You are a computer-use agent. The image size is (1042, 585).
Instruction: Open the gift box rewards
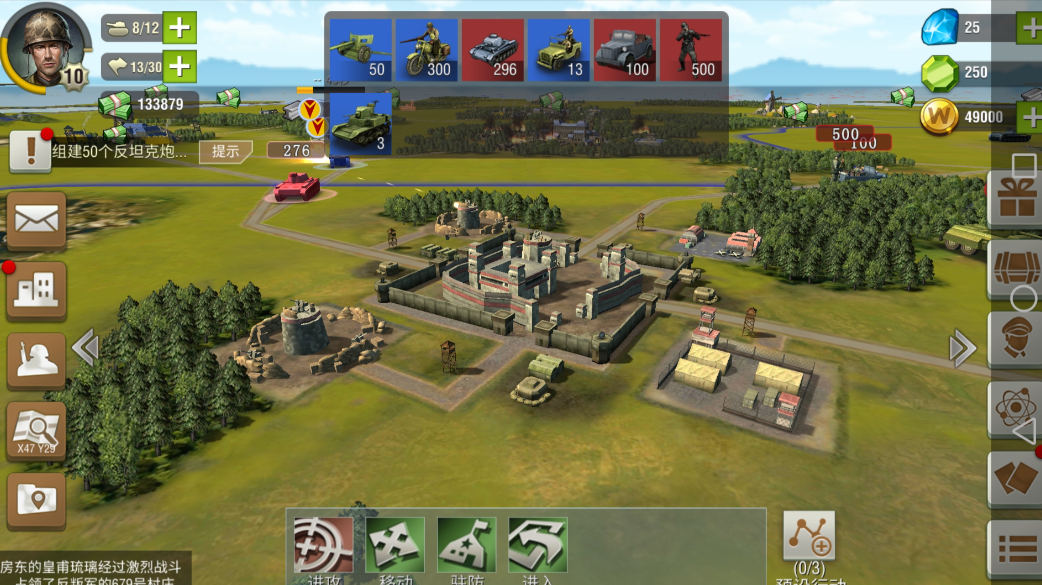pyautogui.click(x=1015, y=198)
